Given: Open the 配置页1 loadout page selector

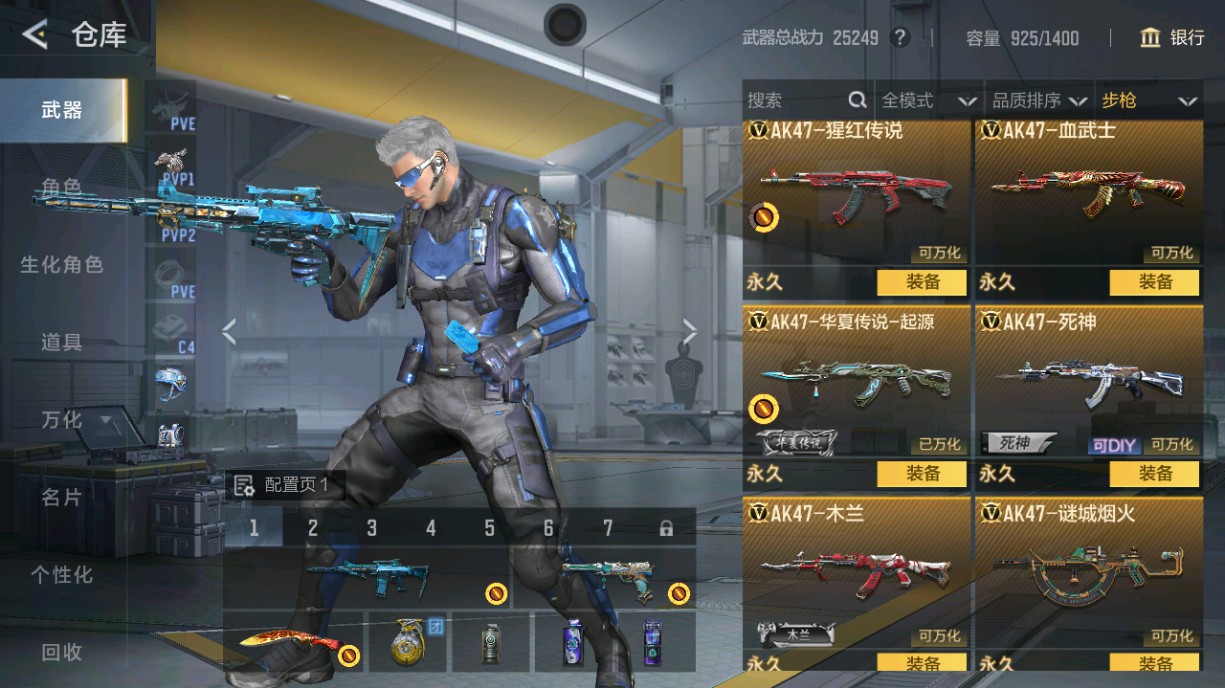Looking at the screenshot, I should click(285, 486).
